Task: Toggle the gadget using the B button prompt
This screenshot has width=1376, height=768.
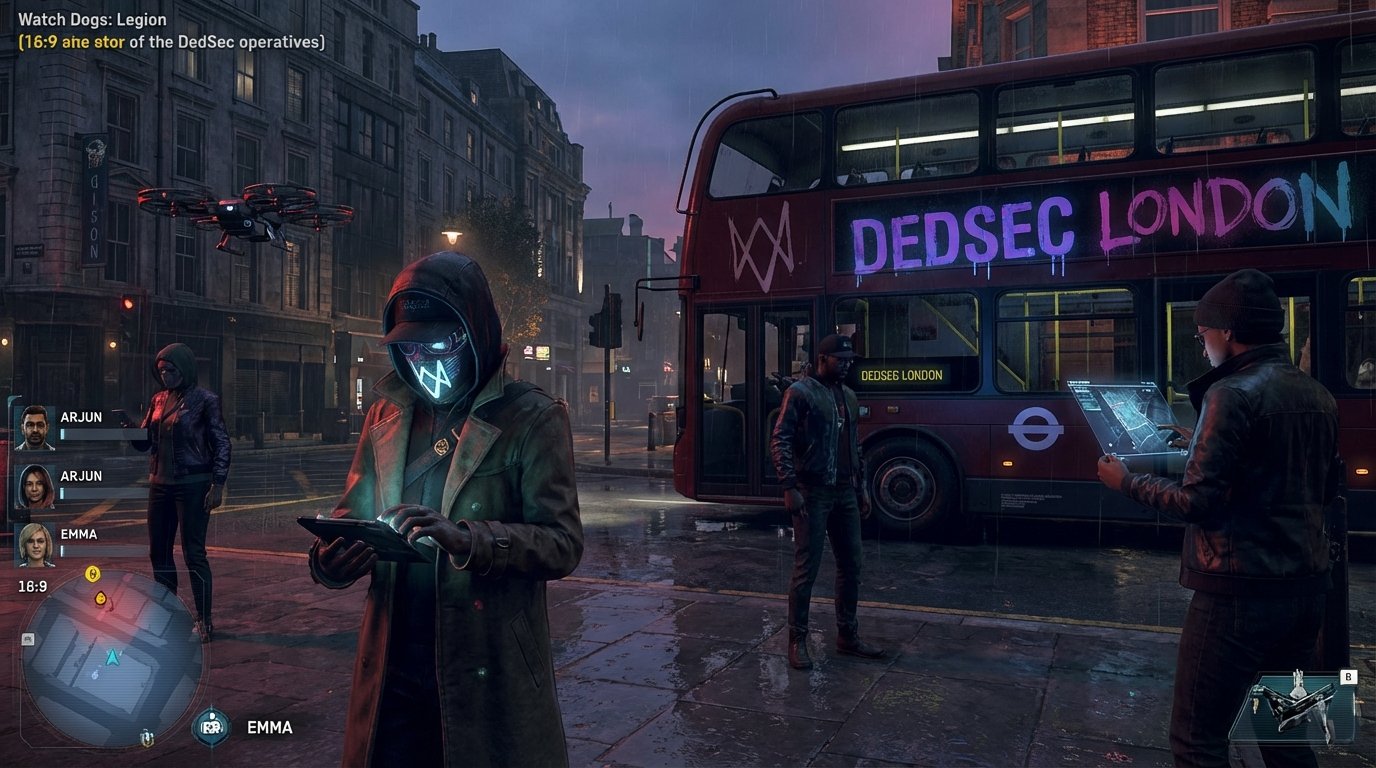Action: point(1348,677)
